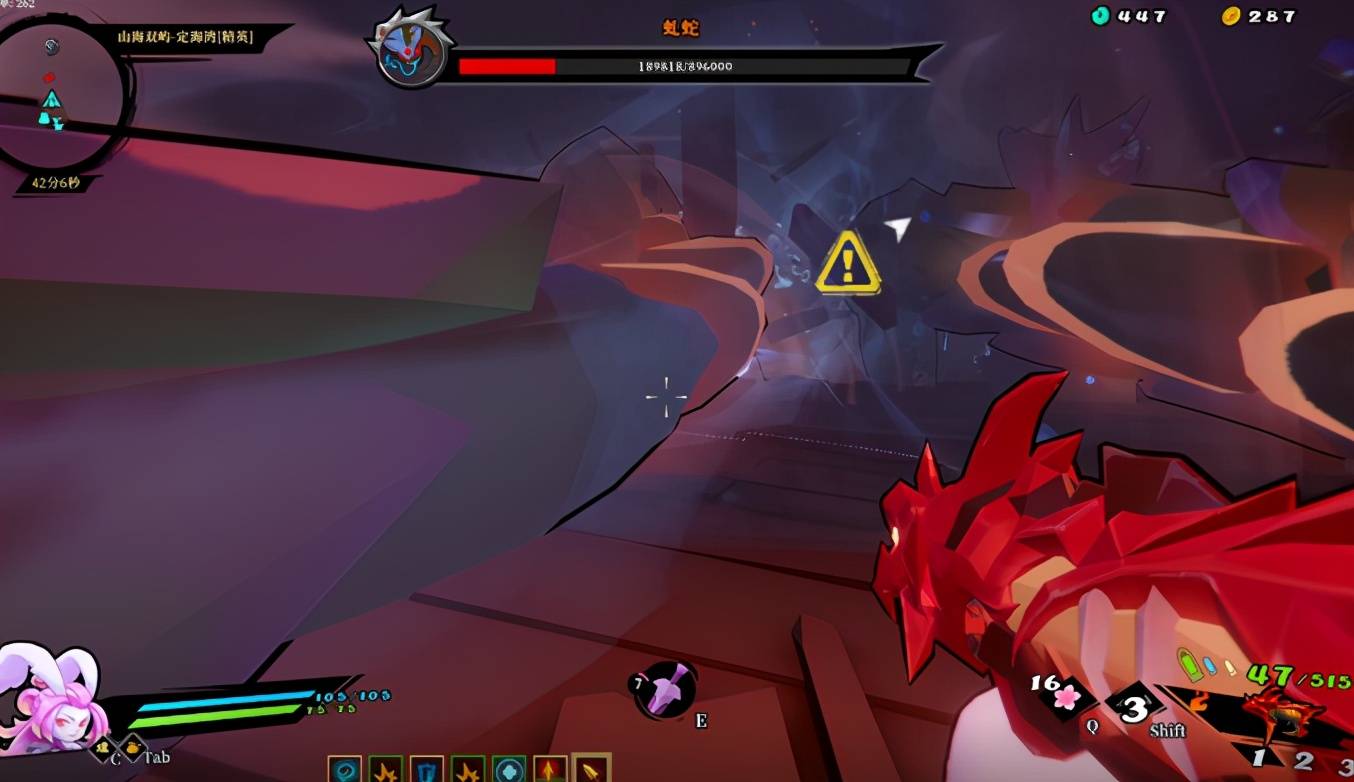Select the teal flower circle scroll icon
Screen dimensions: 1354x782
(509, 770)
